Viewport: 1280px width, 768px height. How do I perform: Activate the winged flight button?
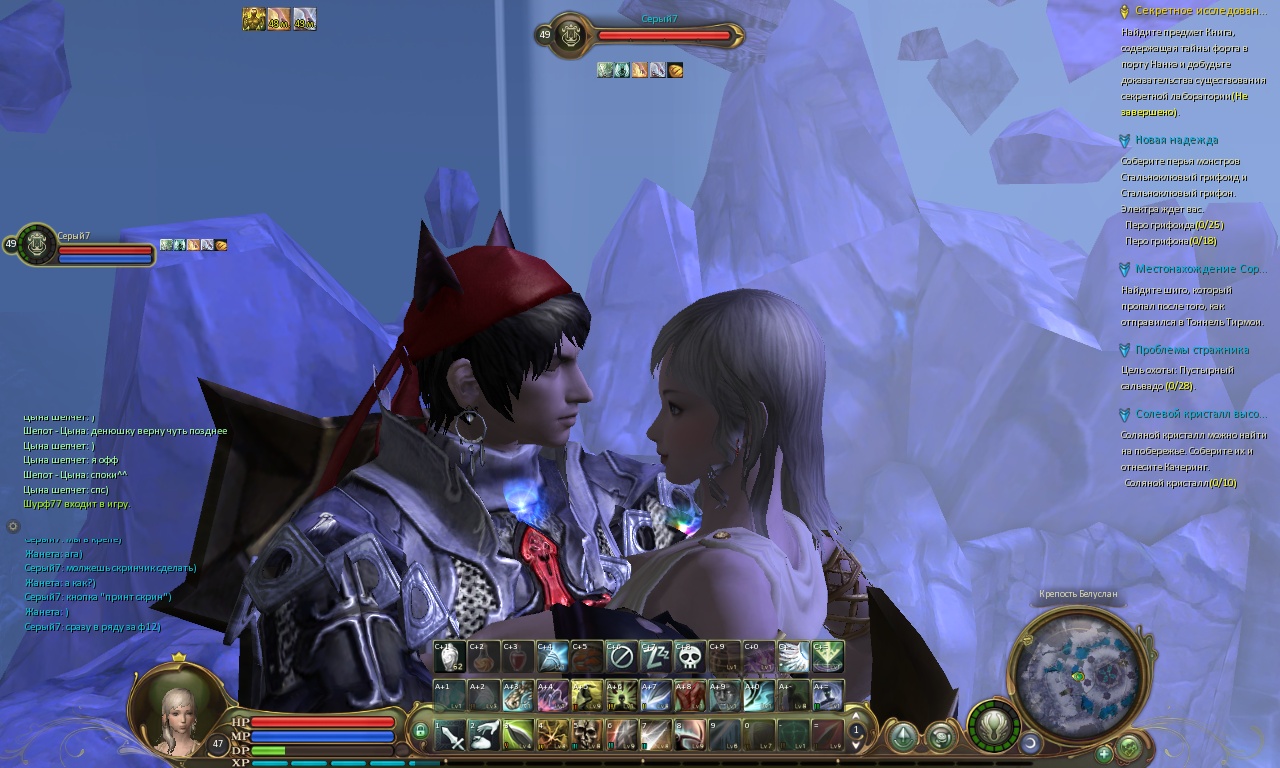click(993, 725)
